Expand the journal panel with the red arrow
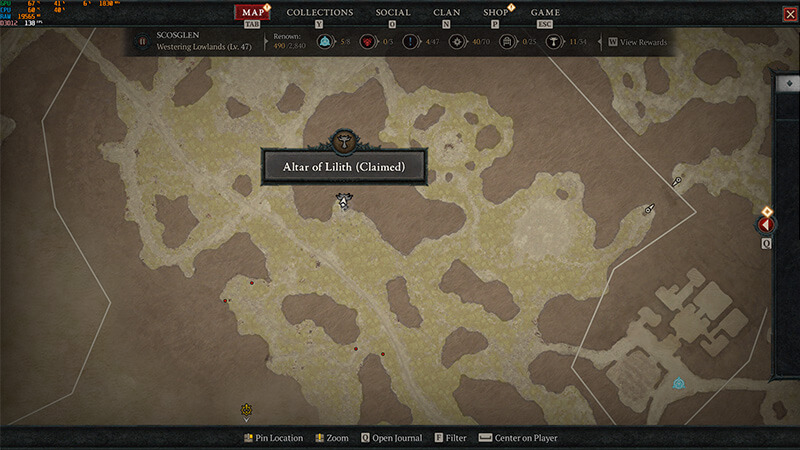This screenshot has width=800, height=450. pos(768,225)
